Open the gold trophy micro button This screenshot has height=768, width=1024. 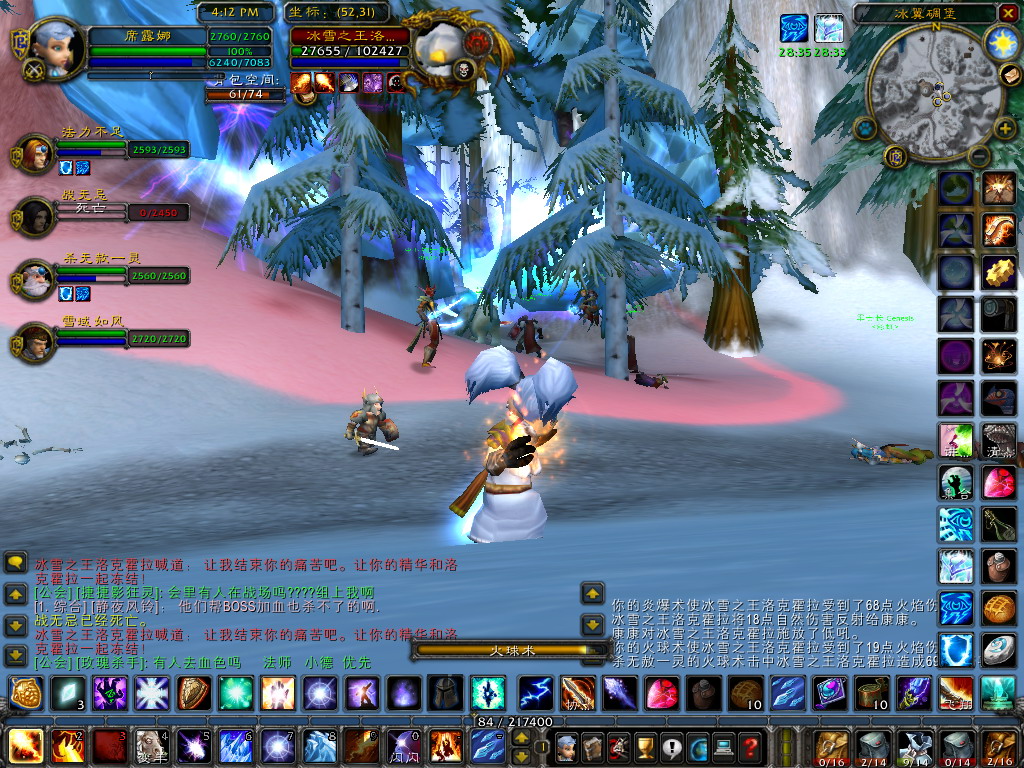coord(645,746)
